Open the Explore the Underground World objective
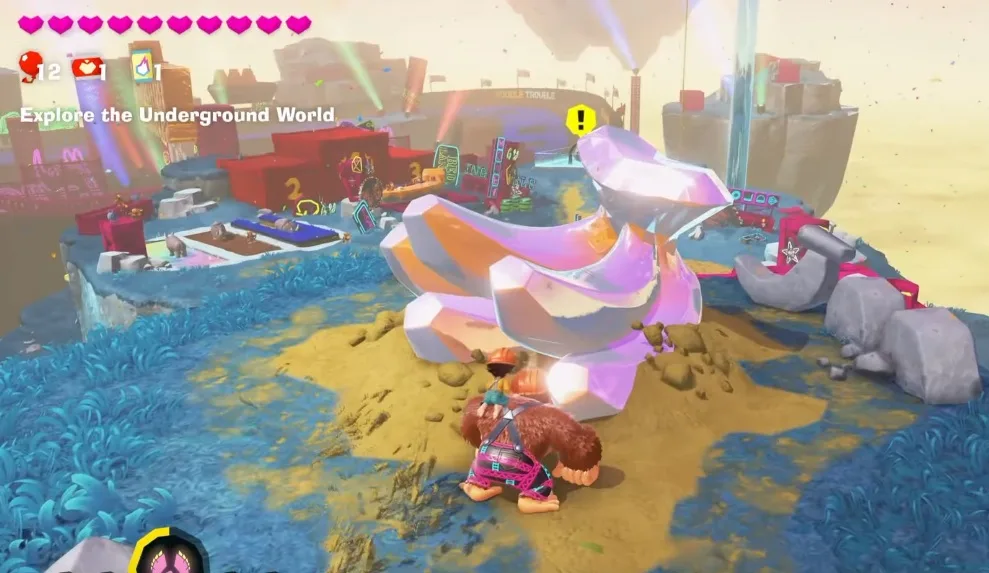The image size is (989, 573). click(177, 115)
